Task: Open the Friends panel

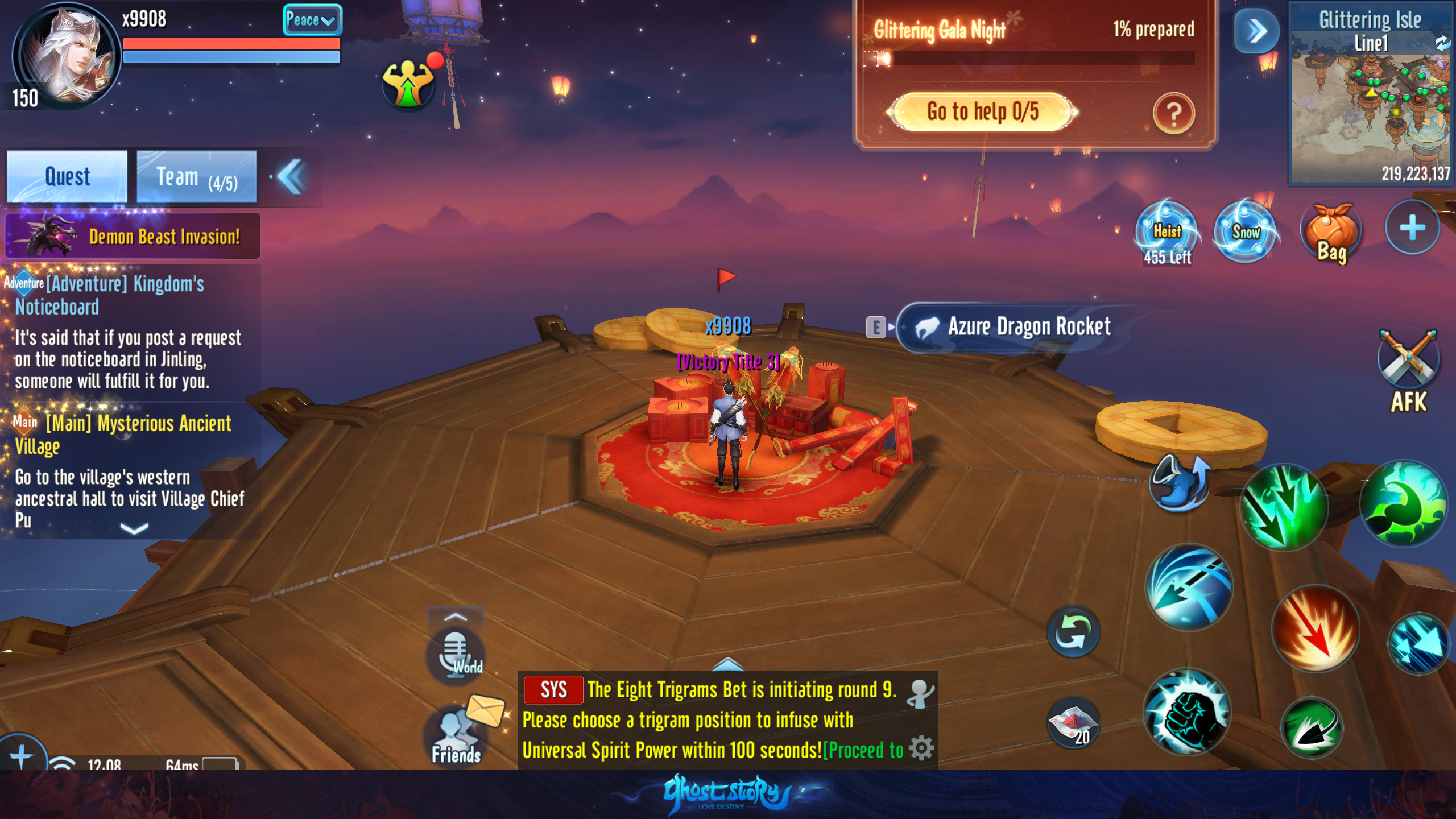Action: [456, 737]
